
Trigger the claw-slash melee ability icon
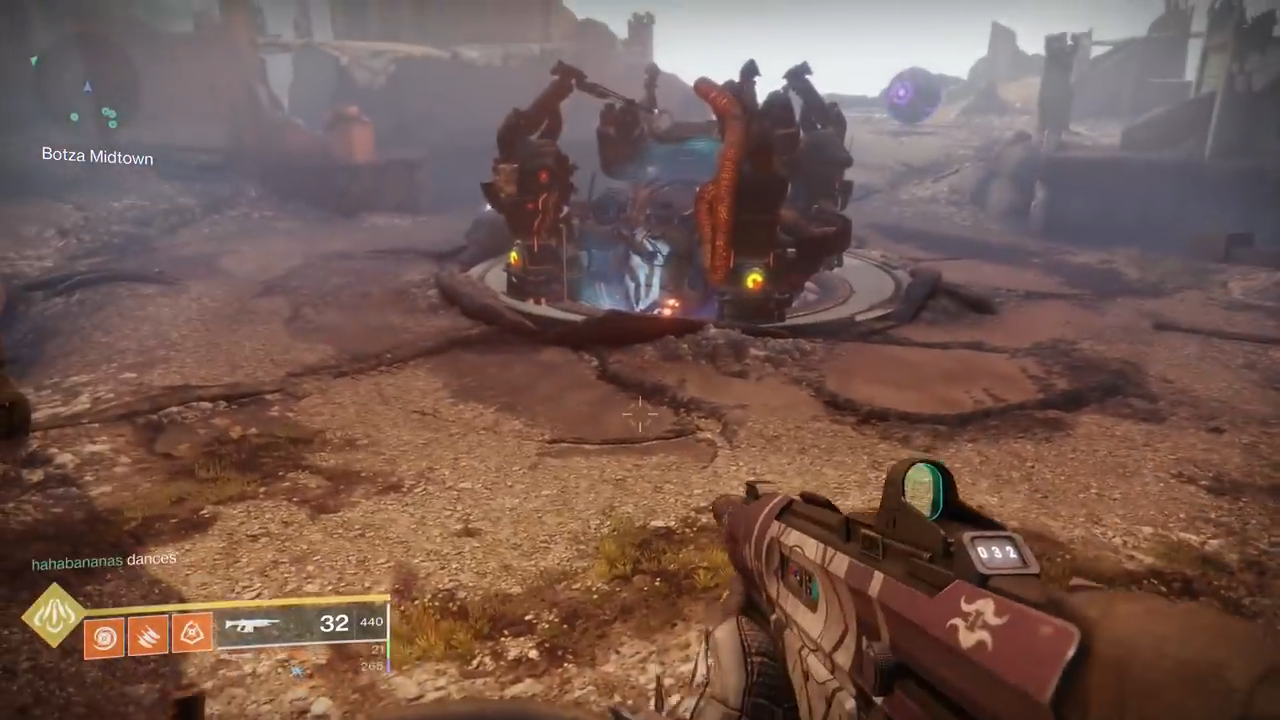click(148, 636)
